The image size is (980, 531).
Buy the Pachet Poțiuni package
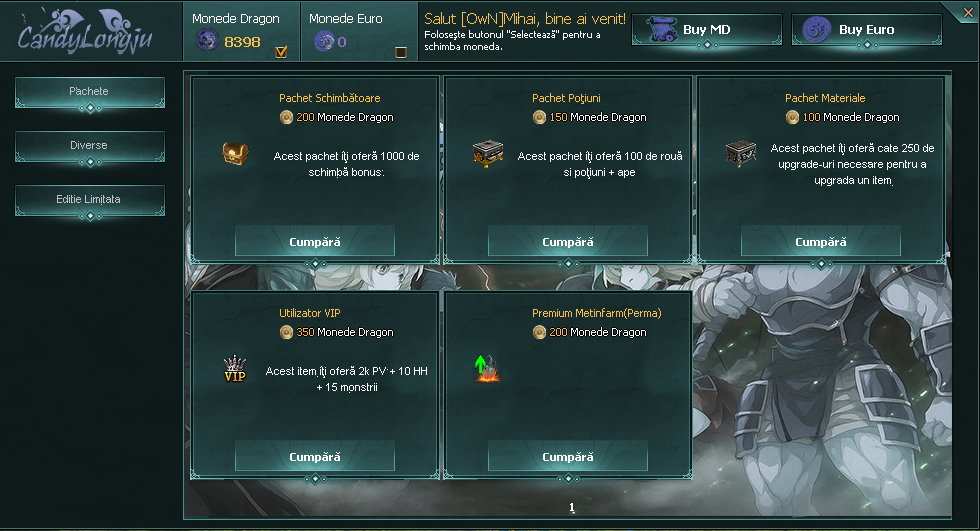coord(568,242)
